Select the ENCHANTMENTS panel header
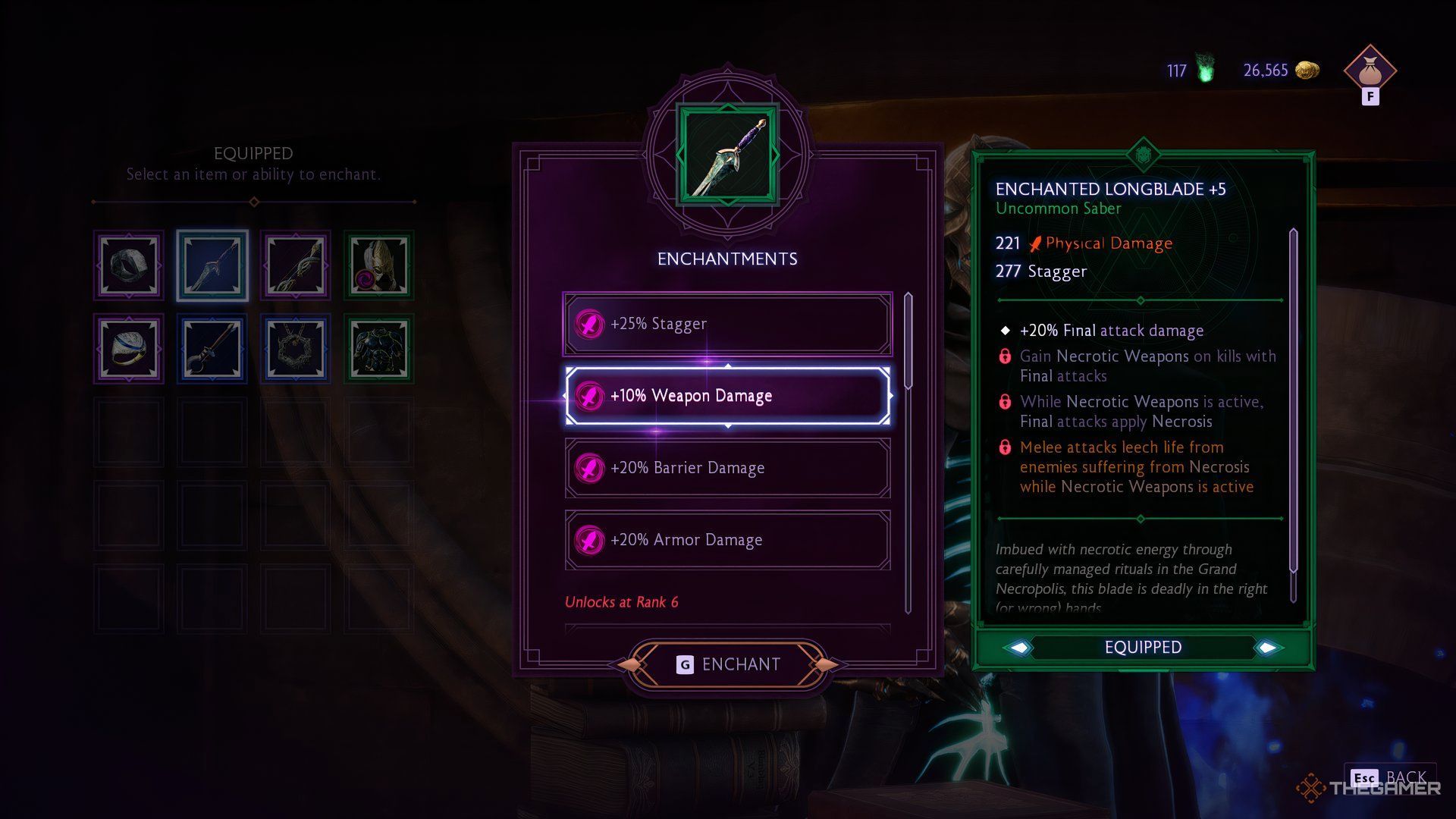This screenshot has width=1456, height=819. pyautogui.click(x=726, y=258)
